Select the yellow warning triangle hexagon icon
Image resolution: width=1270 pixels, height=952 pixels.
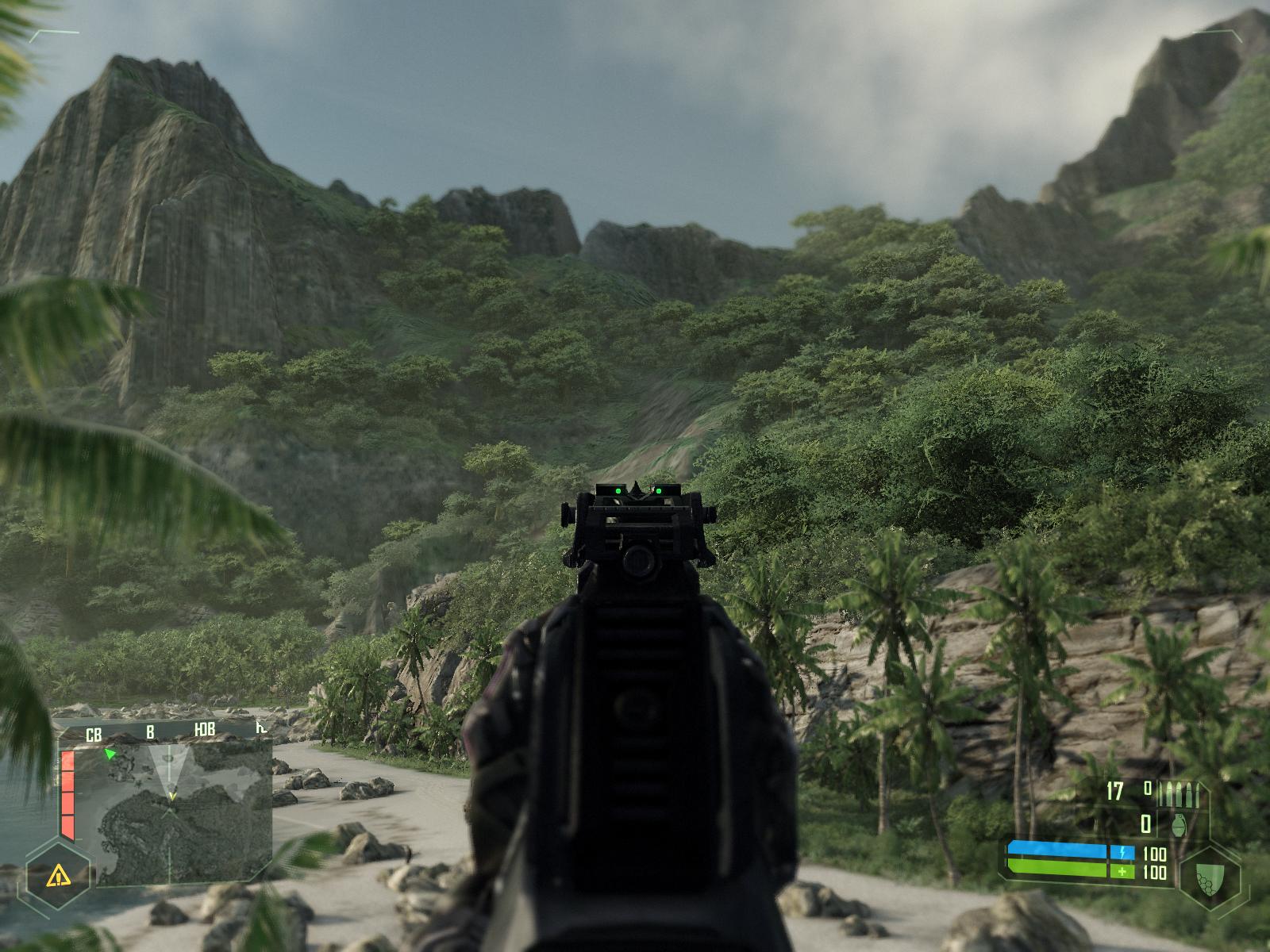(56, 876)
